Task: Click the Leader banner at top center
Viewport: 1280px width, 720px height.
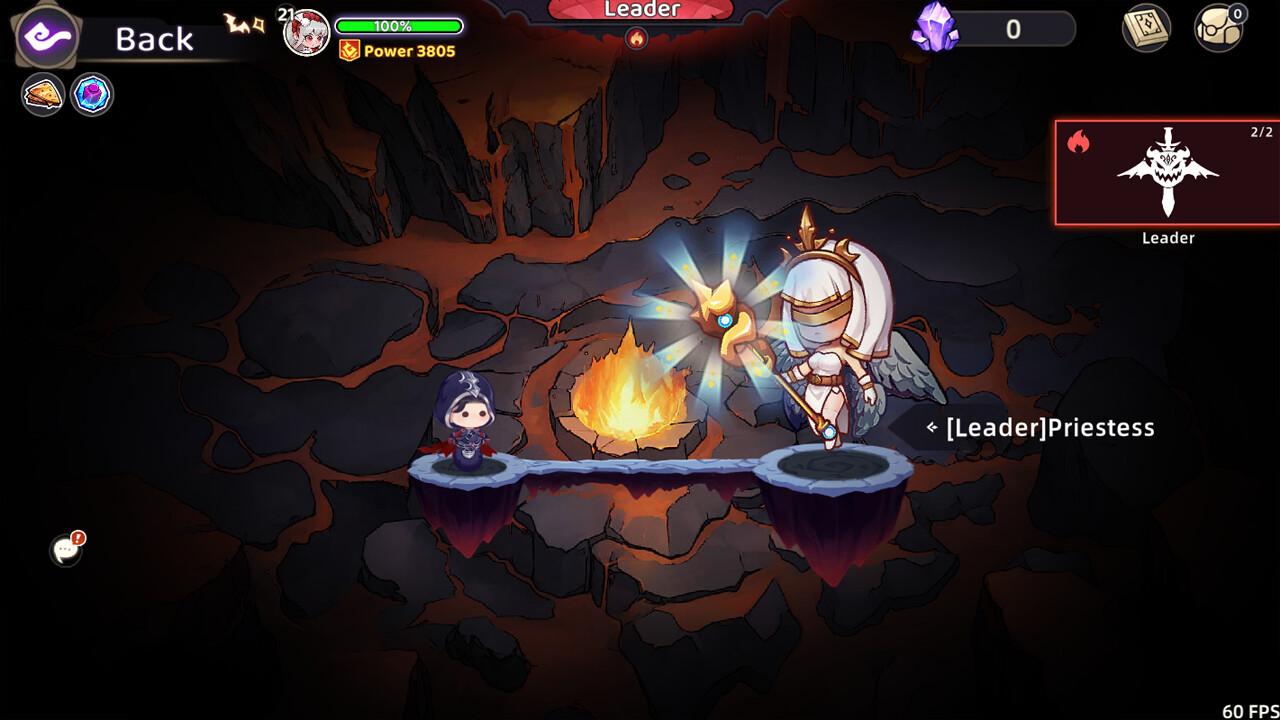Action: (641, 10)
